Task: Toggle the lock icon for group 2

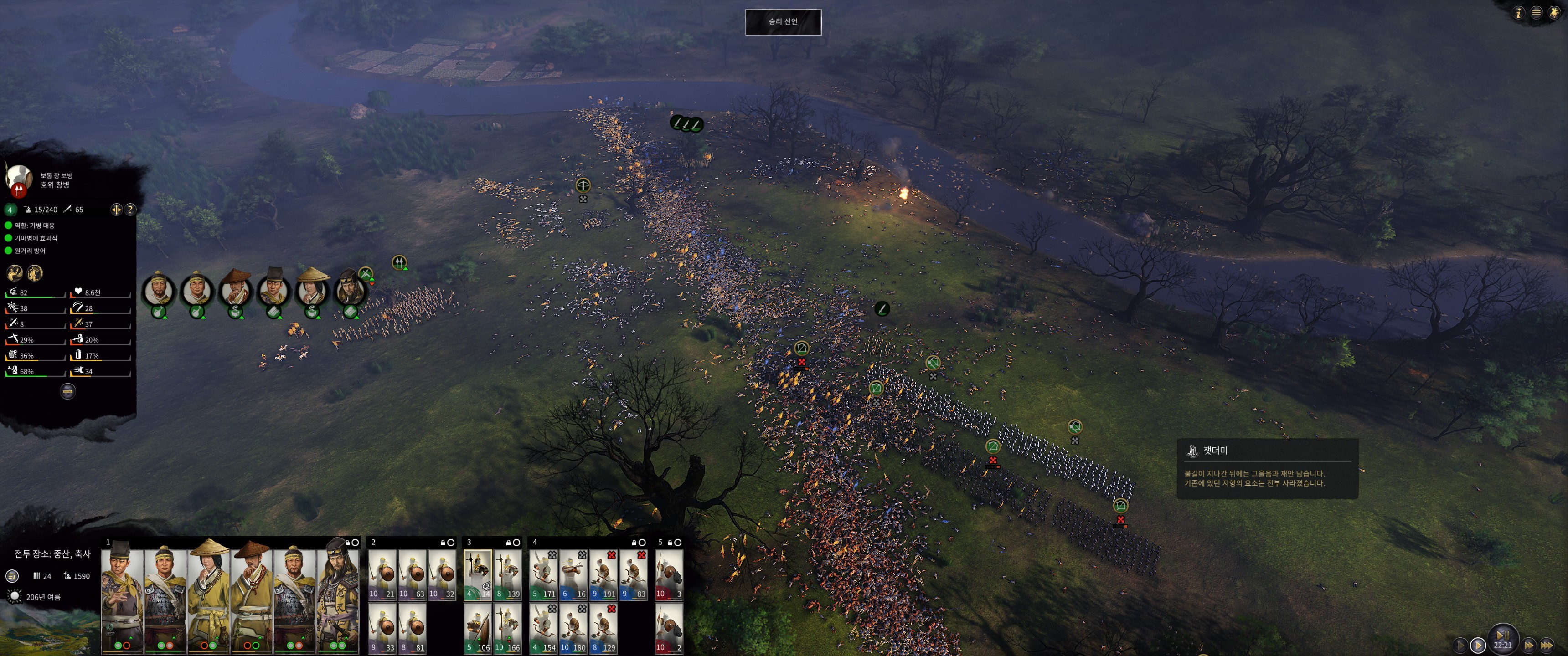Action: point(443,542)
